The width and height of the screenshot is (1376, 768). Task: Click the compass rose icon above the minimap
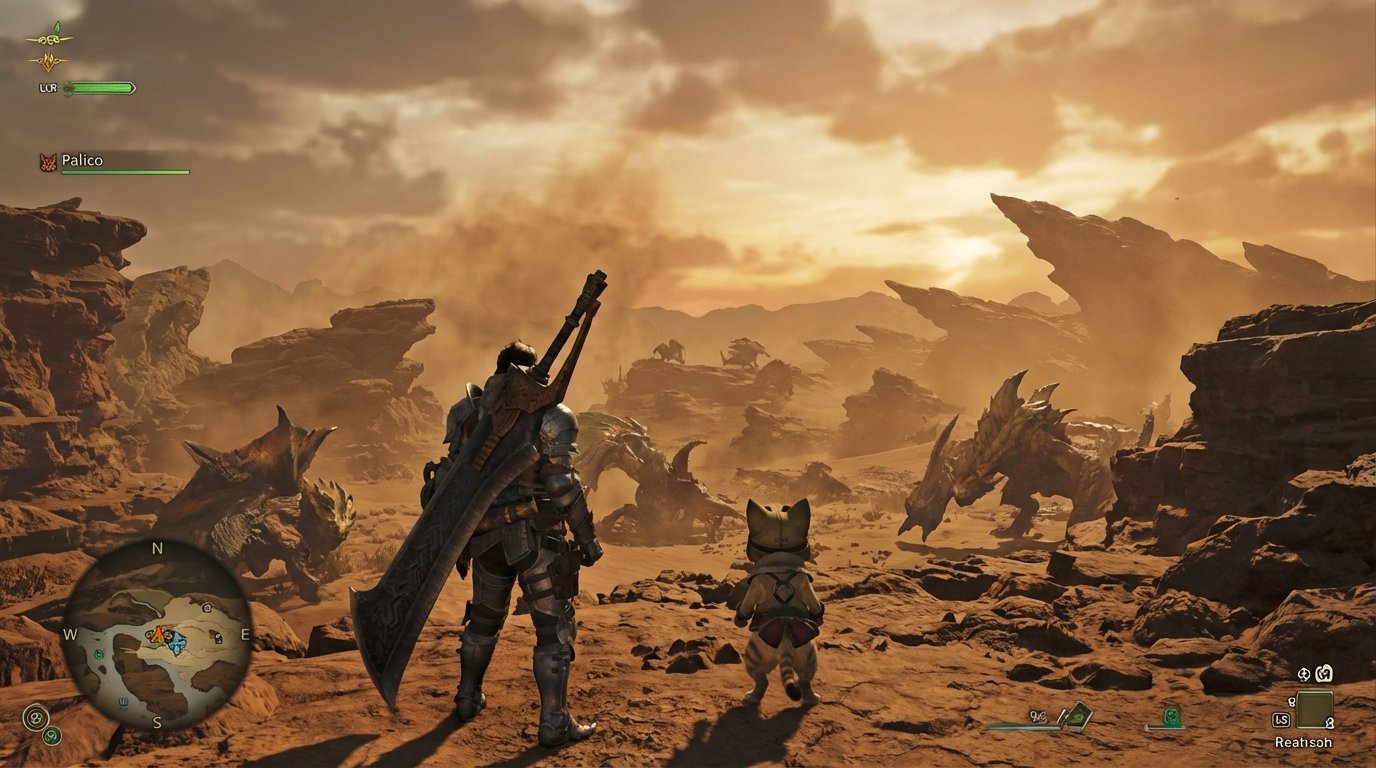[x=158, y=549]
